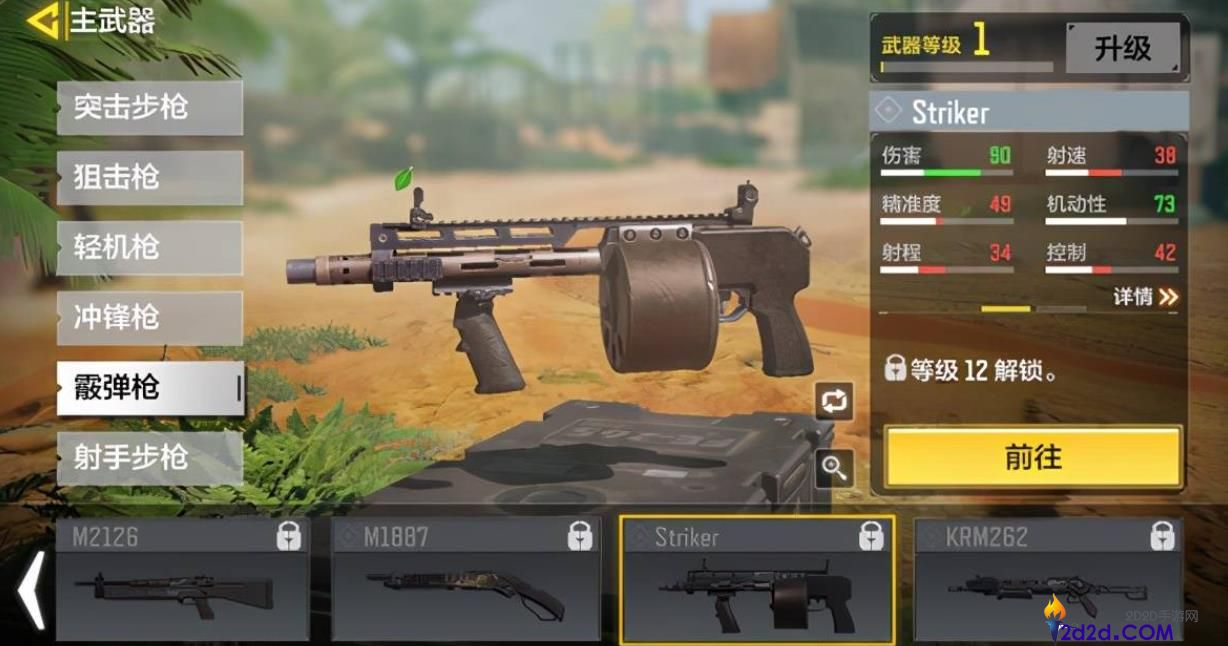Select the 狙击枪 weapon category
This screenshot has width=1228, height=646.
click(x=149, y=178)
